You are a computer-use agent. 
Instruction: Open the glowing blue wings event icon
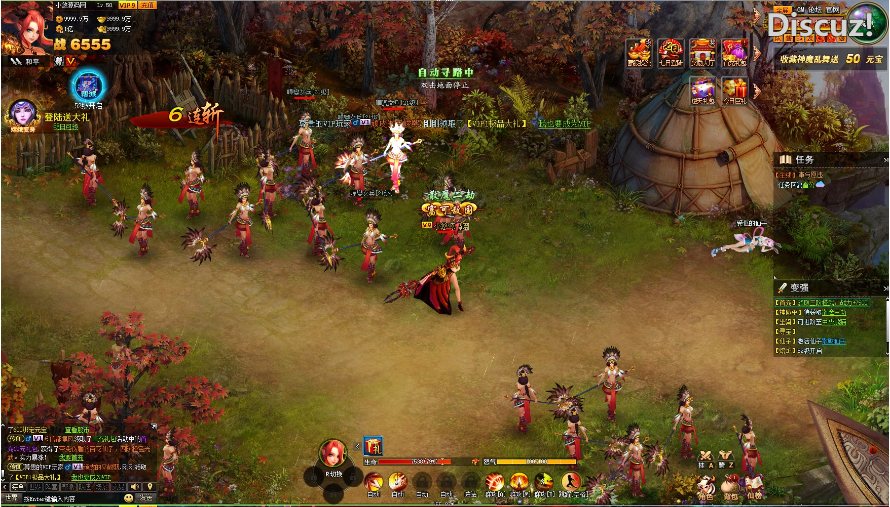(x=88, y=85)
